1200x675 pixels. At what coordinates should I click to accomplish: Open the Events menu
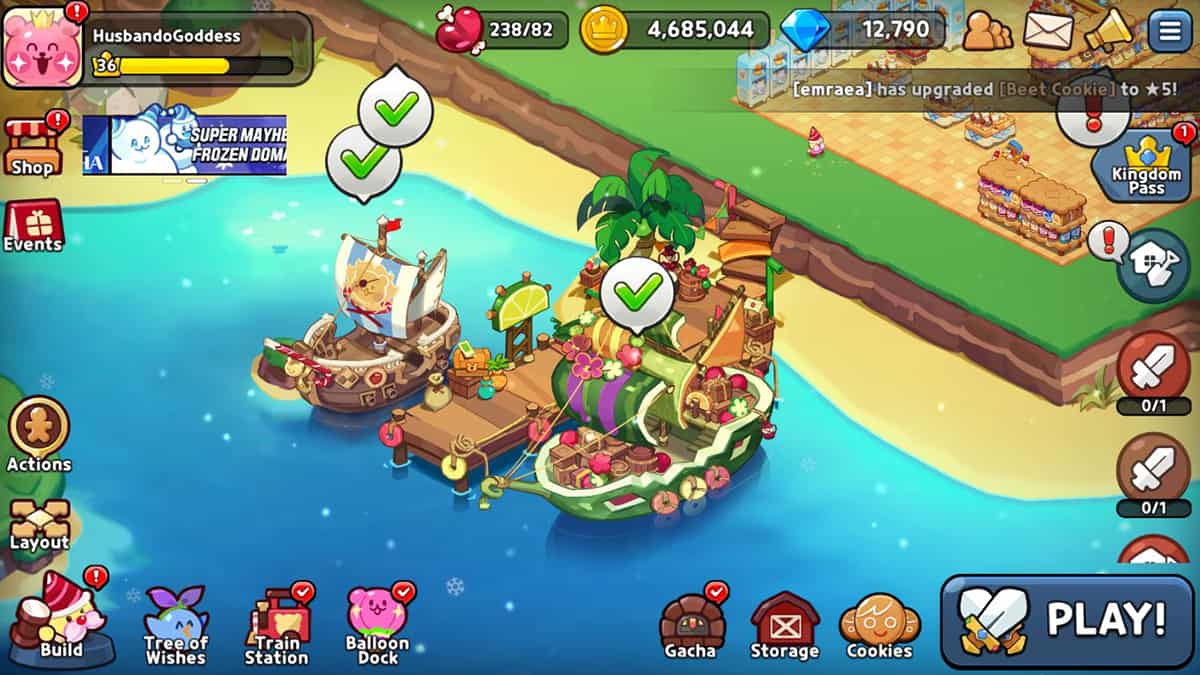point(33,225)
